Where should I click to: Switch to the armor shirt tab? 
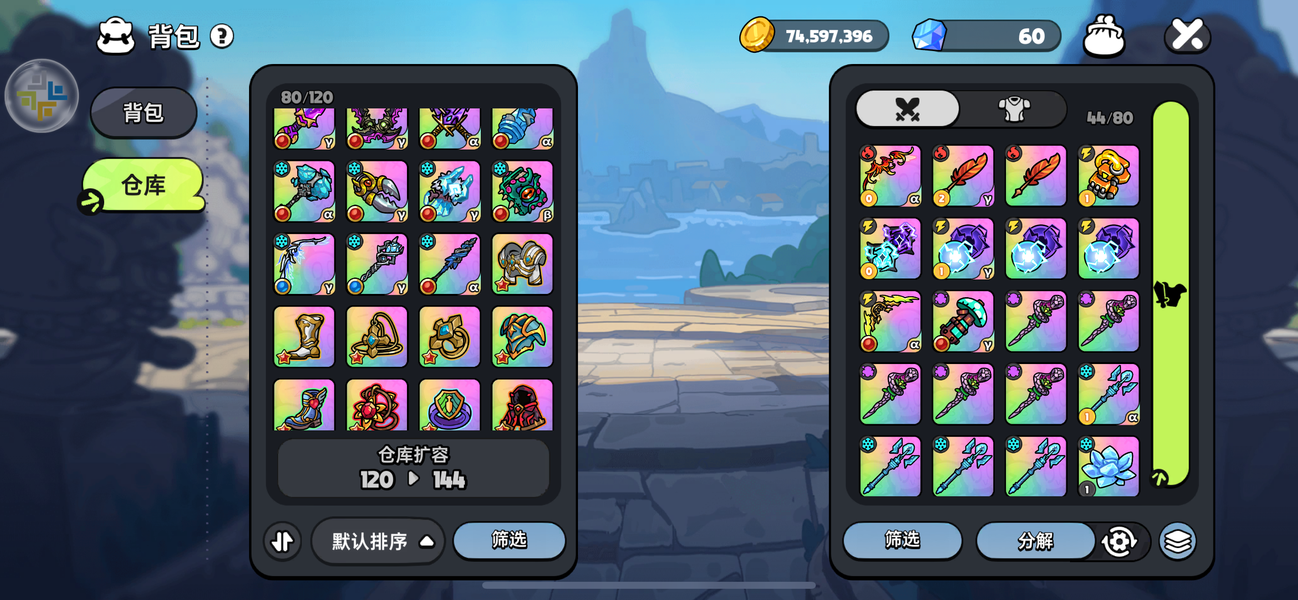[x=1014, y=109]
